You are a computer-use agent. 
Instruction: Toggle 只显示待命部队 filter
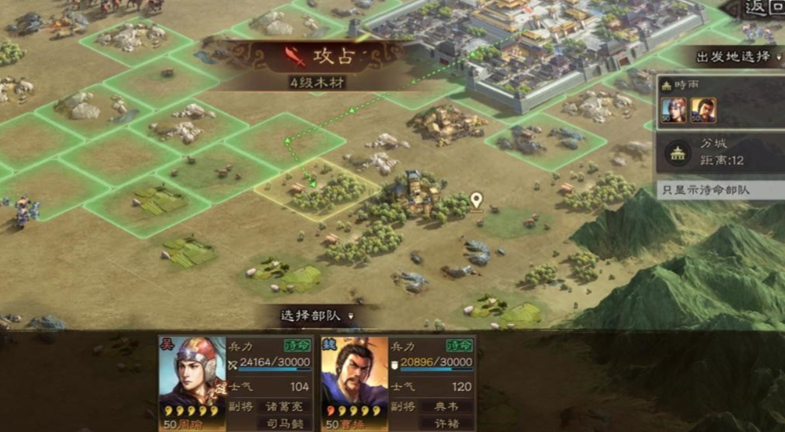[x=720, y=189]
